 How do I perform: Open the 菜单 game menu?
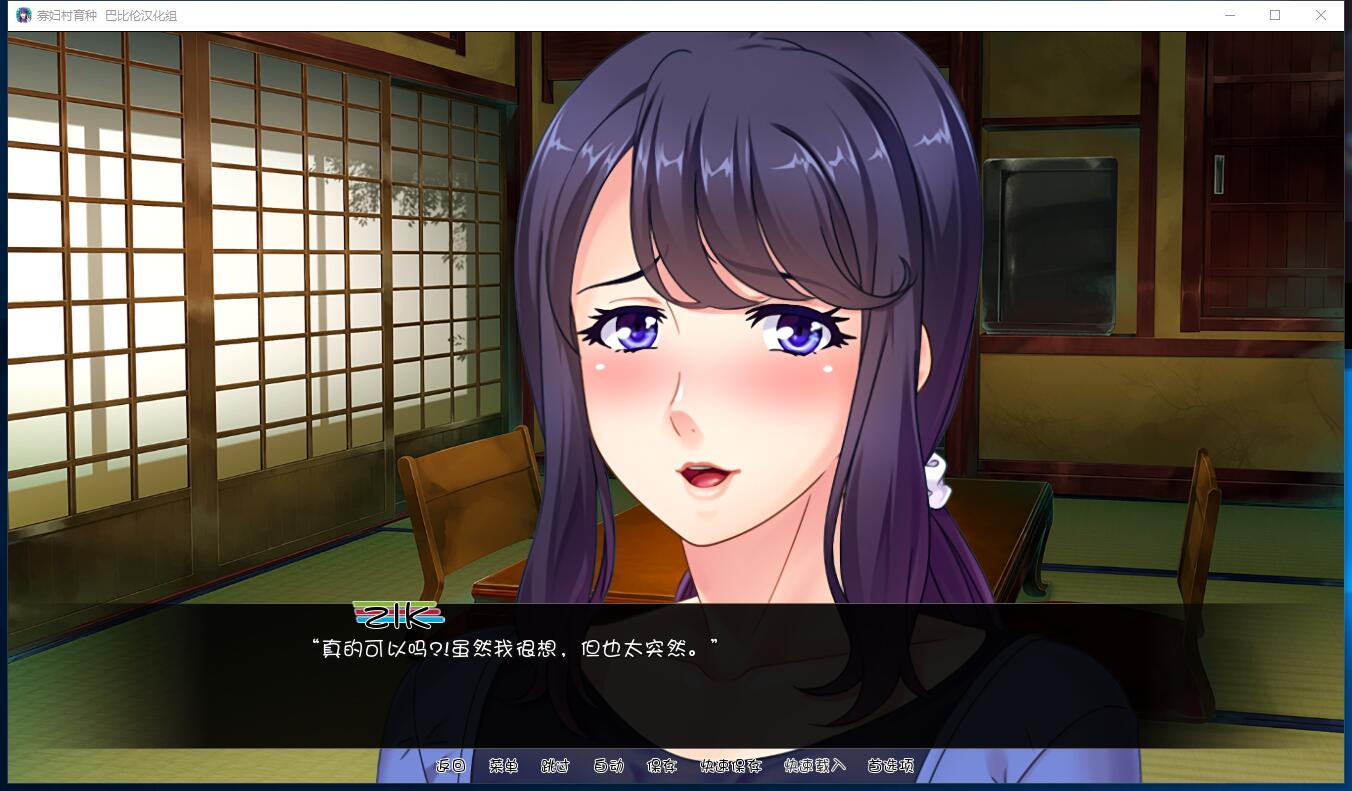click(x=502, y=767)
